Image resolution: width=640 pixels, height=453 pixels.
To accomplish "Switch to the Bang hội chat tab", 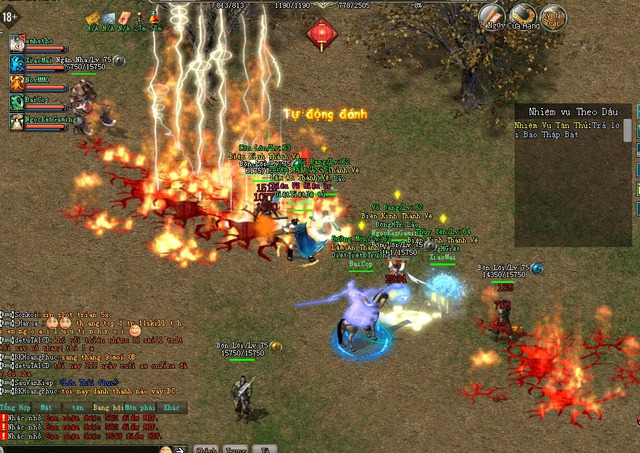I will coord(109,408).
